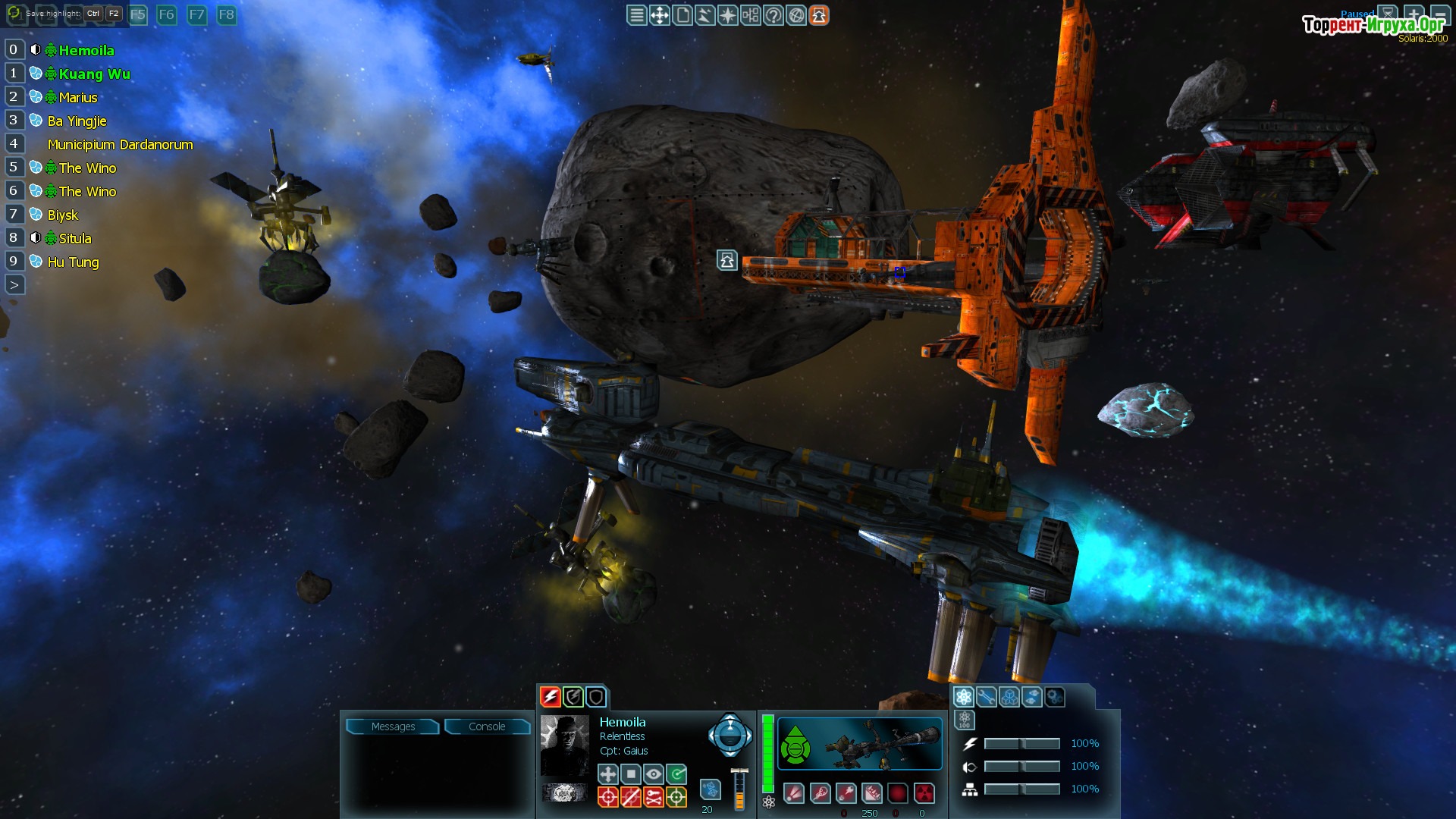Activate the eye observe order
Viewport: 1456px width, 819px height.
(x=654, y=774)
